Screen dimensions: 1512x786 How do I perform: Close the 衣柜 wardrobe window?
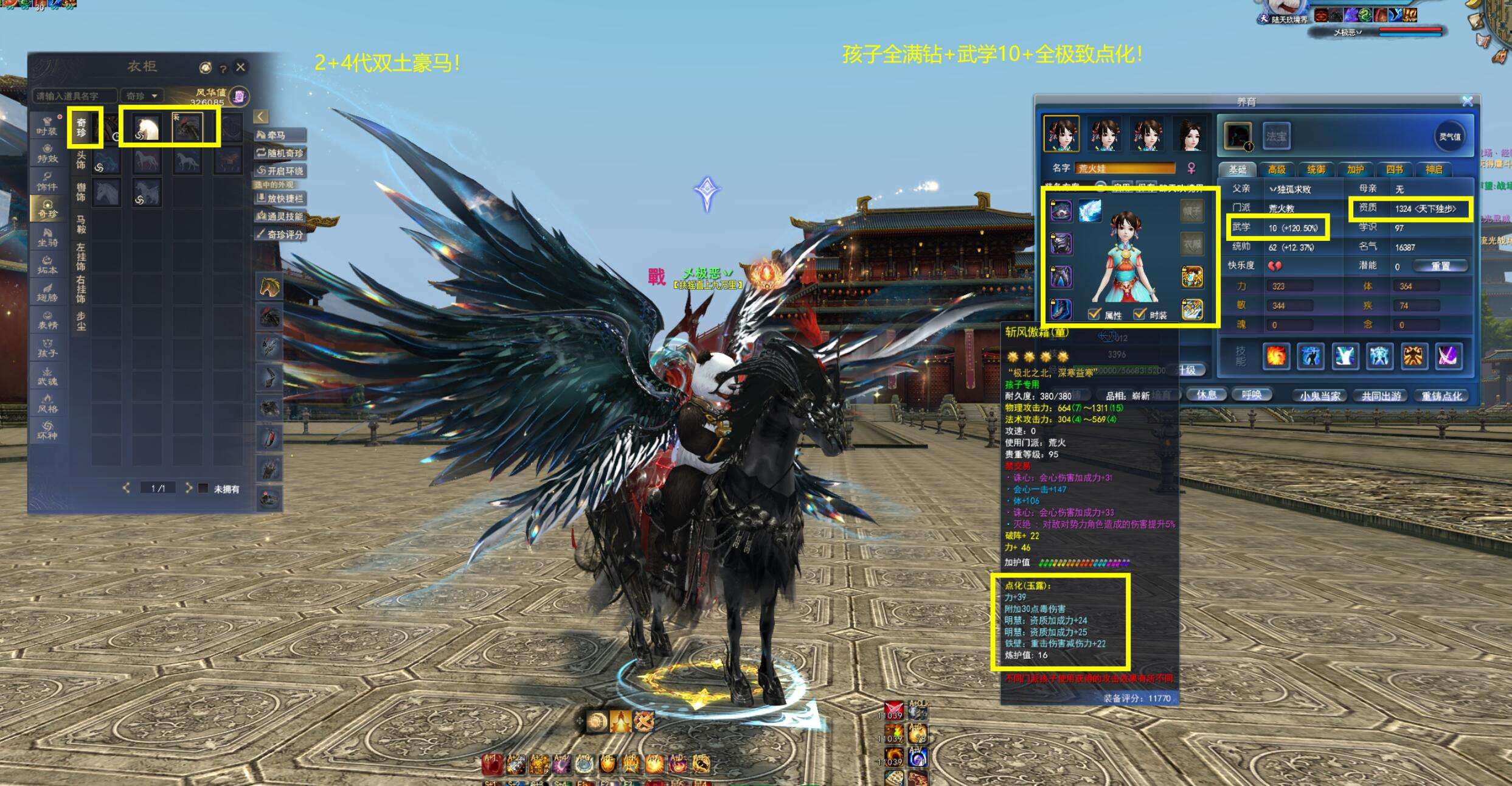(x=241, y=67)
